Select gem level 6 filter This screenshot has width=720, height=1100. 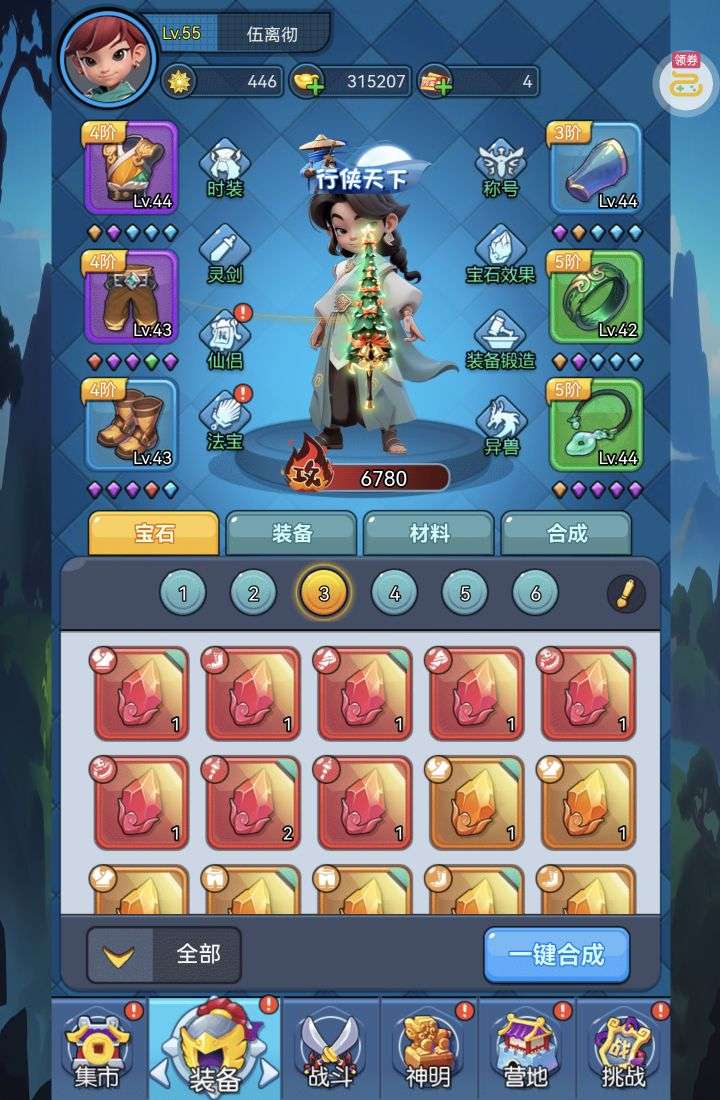click(535, 594)
